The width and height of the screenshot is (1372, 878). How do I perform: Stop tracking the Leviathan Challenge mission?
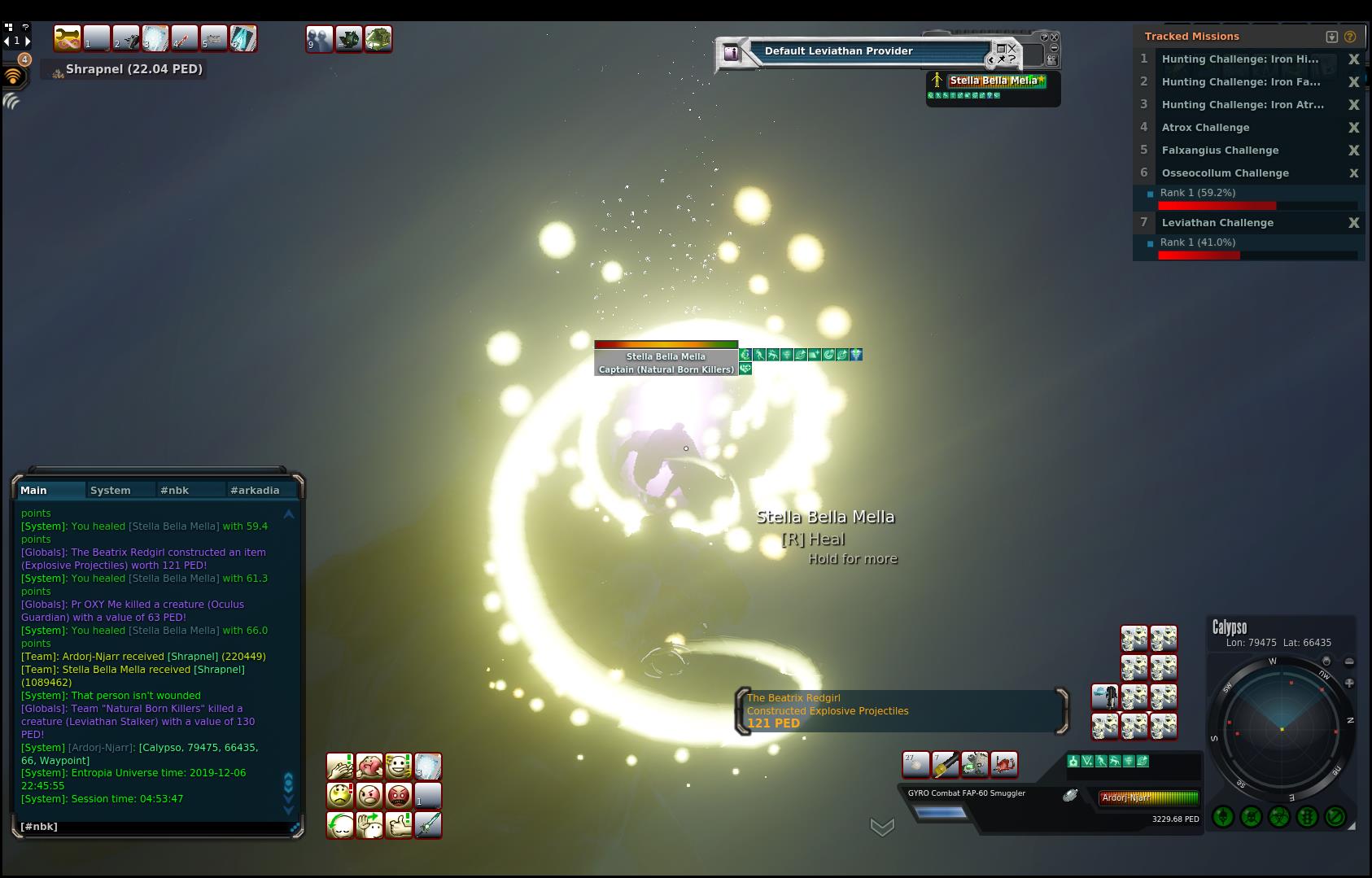[1353, 223]
